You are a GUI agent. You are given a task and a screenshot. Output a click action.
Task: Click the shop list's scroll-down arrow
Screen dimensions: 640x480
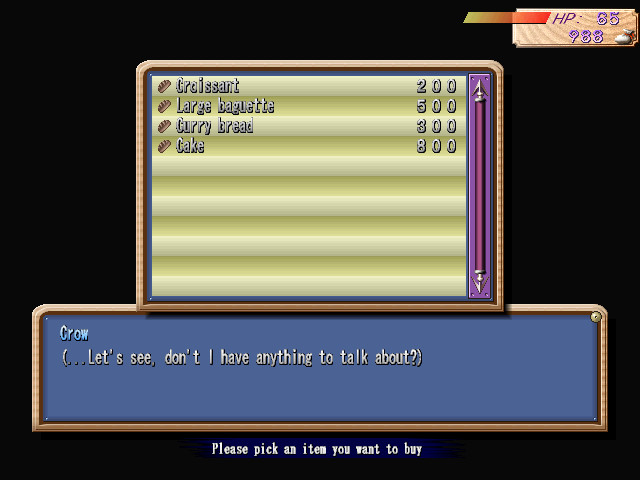[x=479, y=281]
